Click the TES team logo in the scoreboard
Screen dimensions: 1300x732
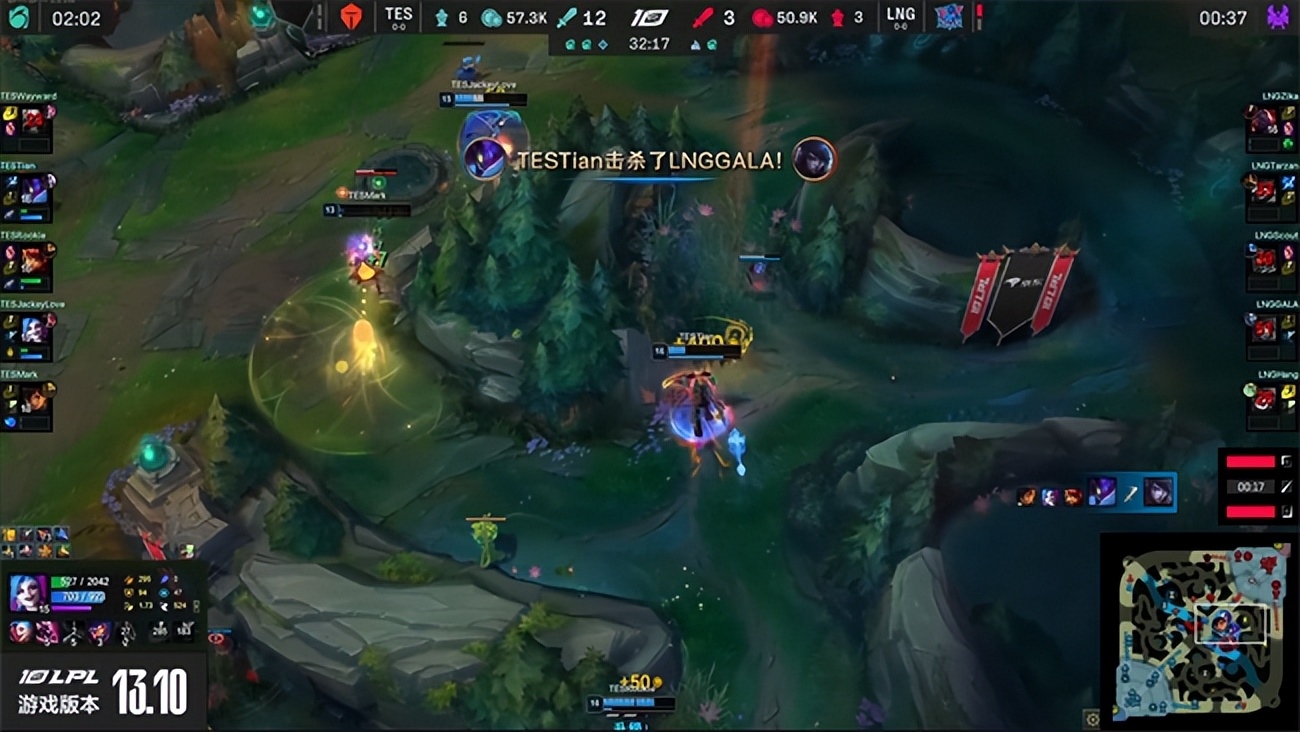pyautogui.click(x=352, y=15)
